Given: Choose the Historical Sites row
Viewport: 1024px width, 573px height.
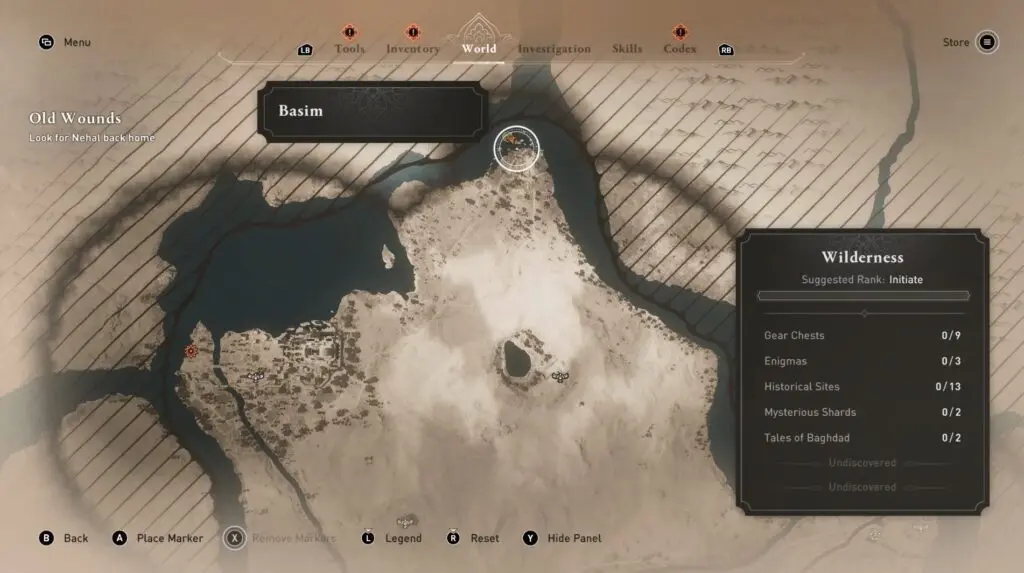Looking at the screenshot, I should point(862,387).
